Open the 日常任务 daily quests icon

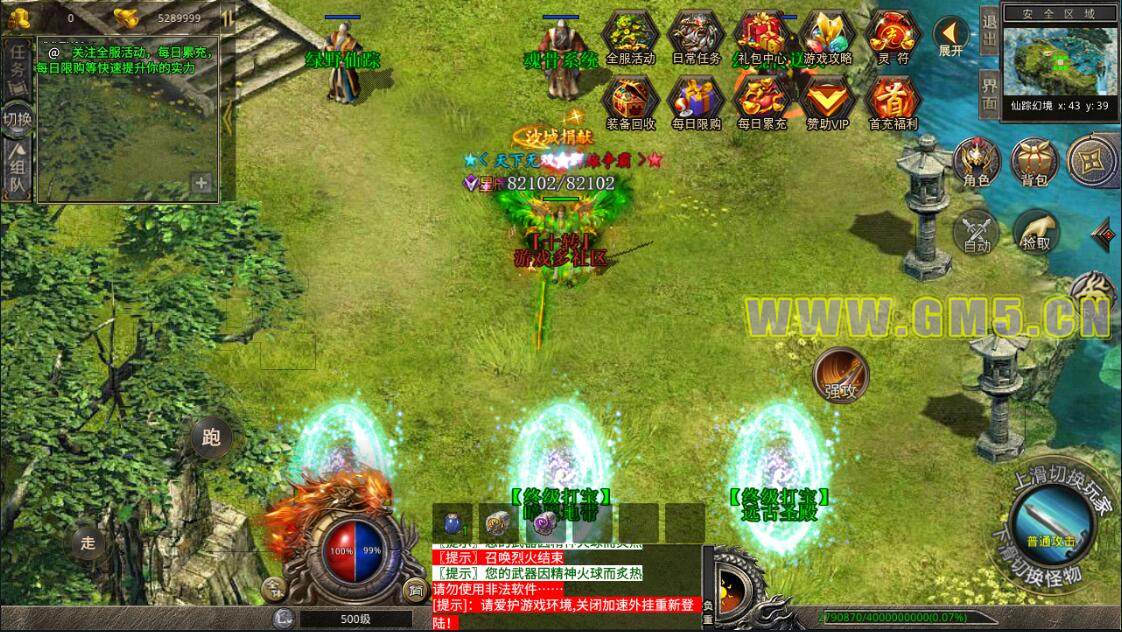click(x=695, y=35)
